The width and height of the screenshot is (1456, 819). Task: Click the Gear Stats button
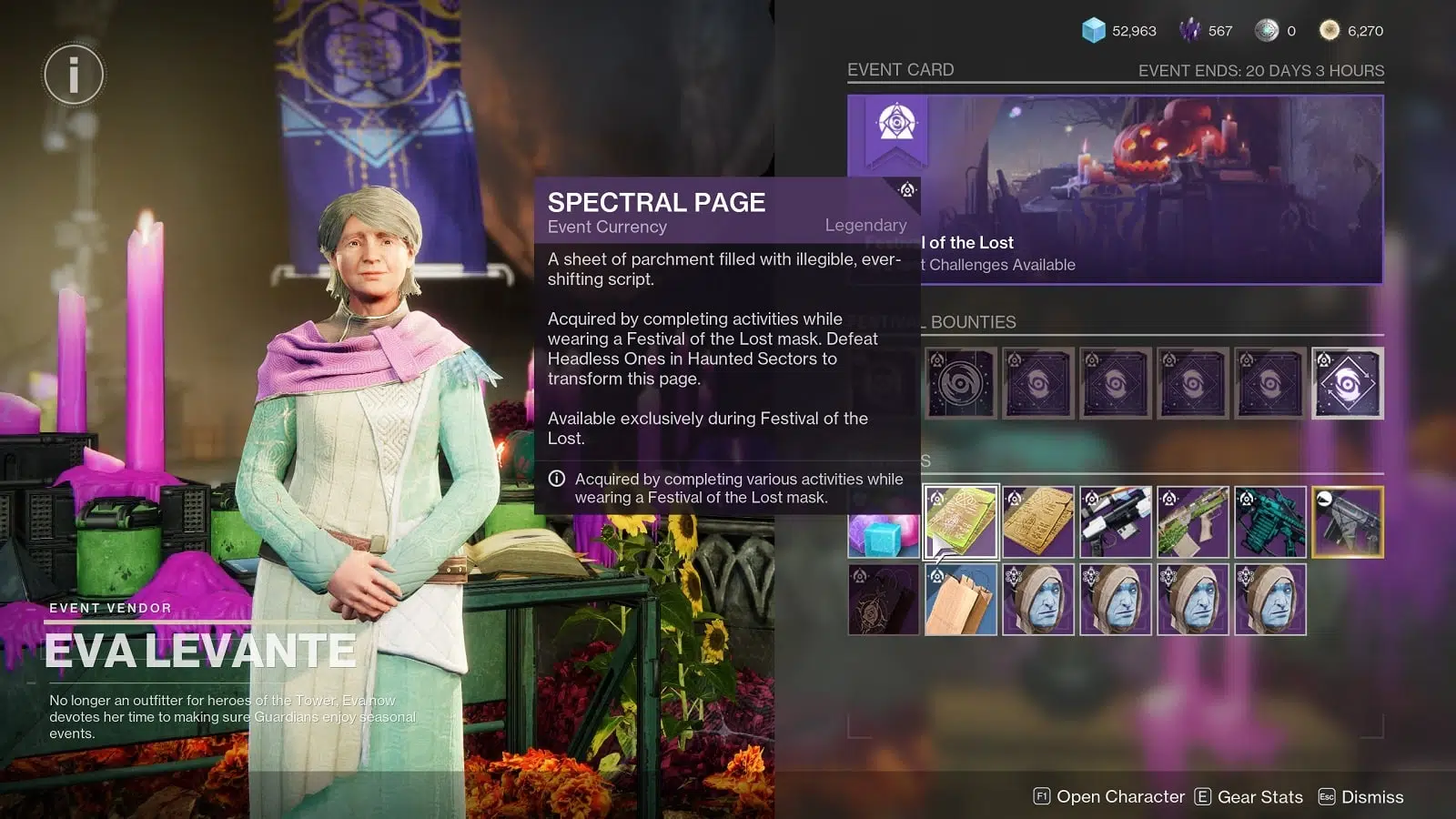[1249, 797]
